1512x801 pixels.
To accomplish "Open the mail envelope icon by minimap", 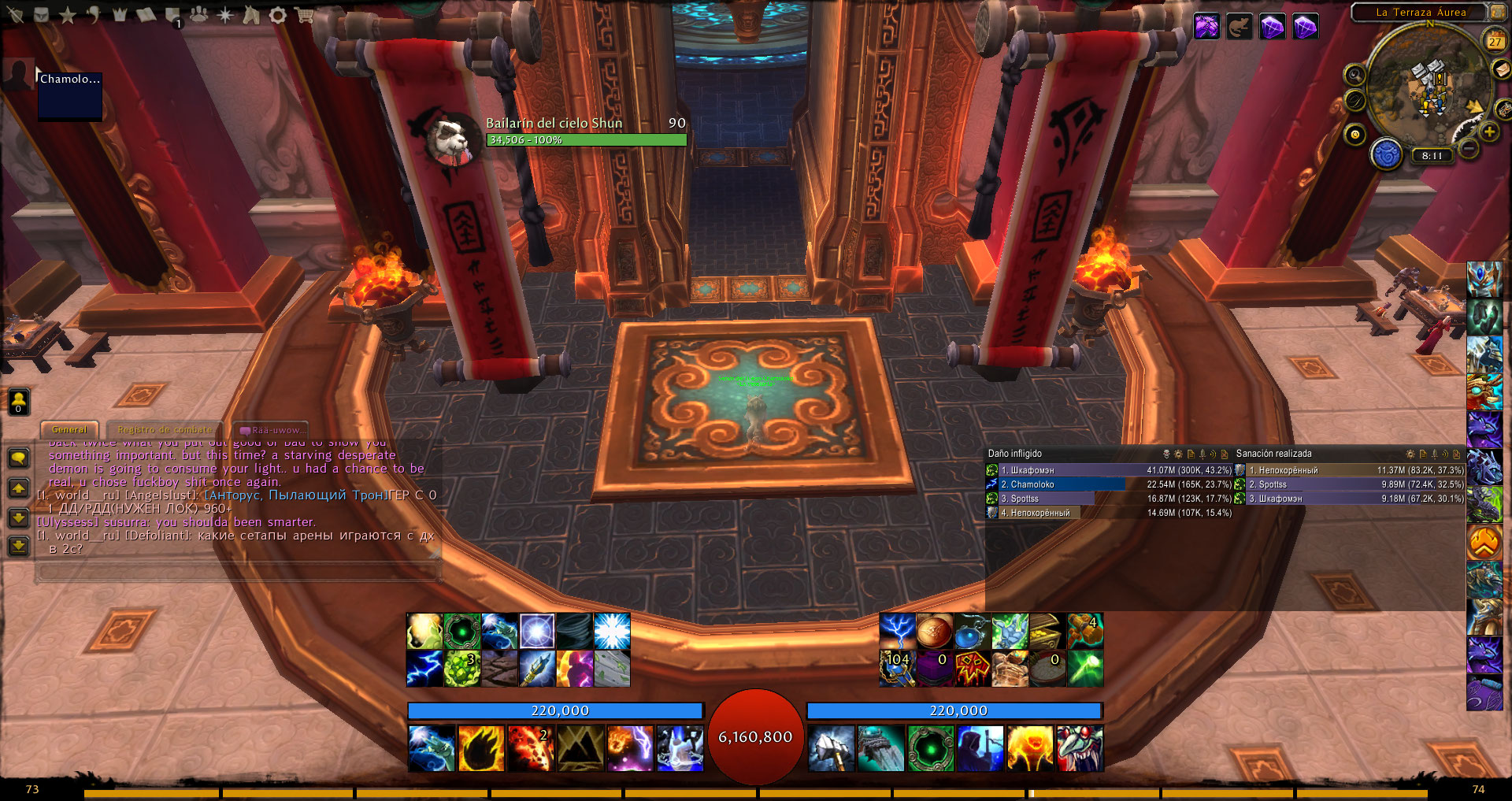I will coord(1503,69).
